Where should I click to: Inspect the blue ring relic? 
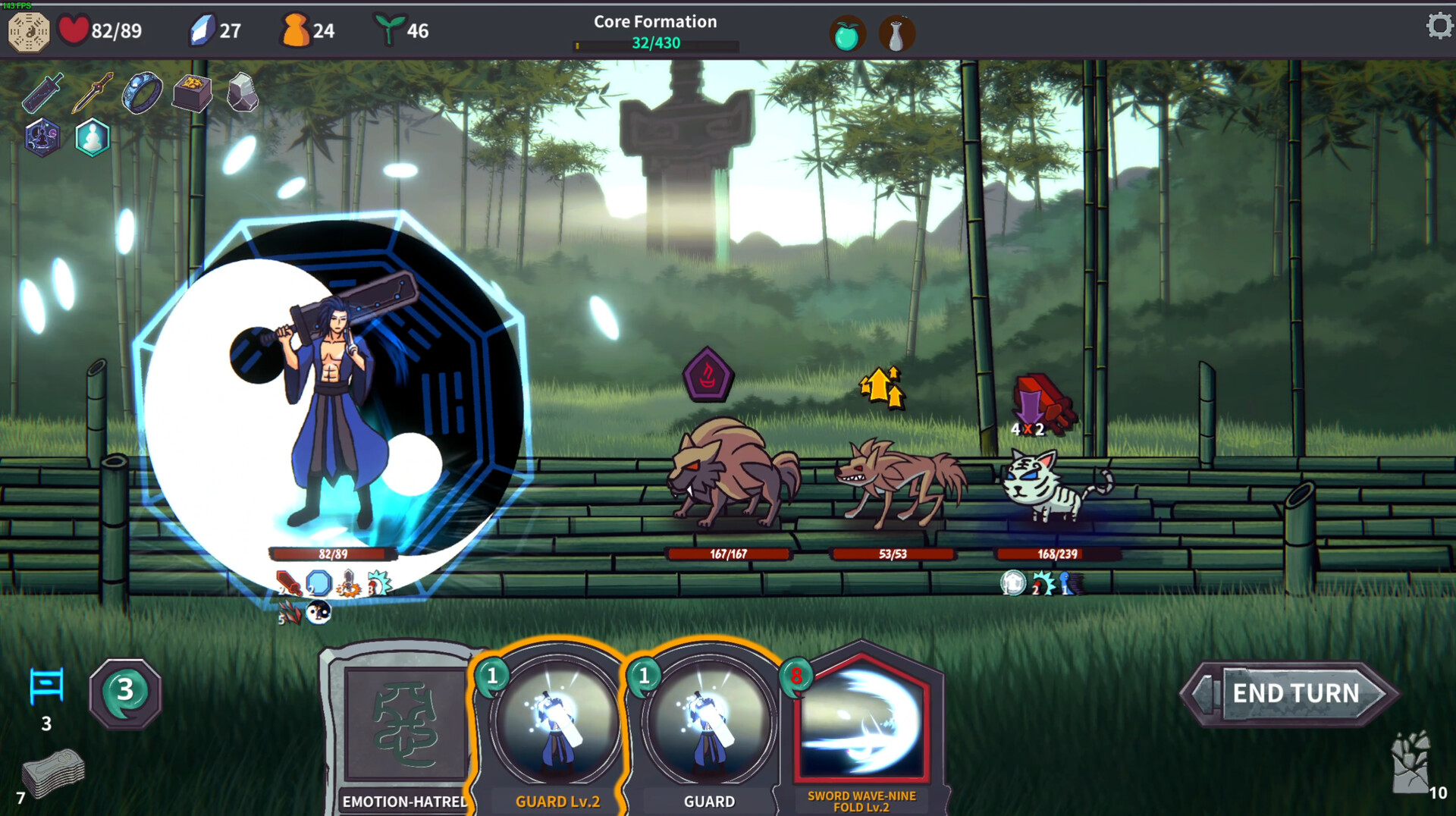pos(142,93)
